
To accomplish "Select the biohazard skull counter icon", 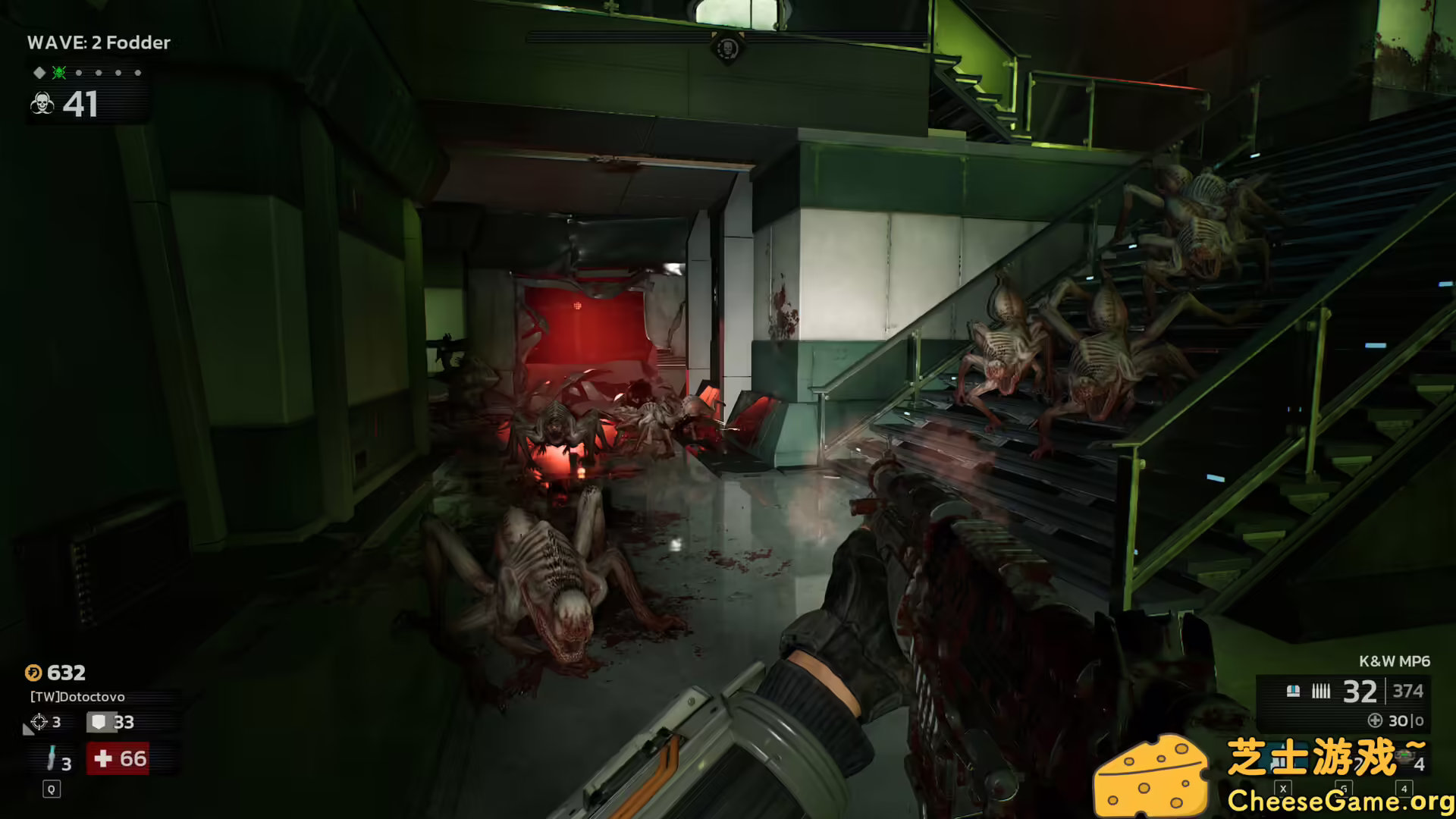I will [x=42, y=104].
